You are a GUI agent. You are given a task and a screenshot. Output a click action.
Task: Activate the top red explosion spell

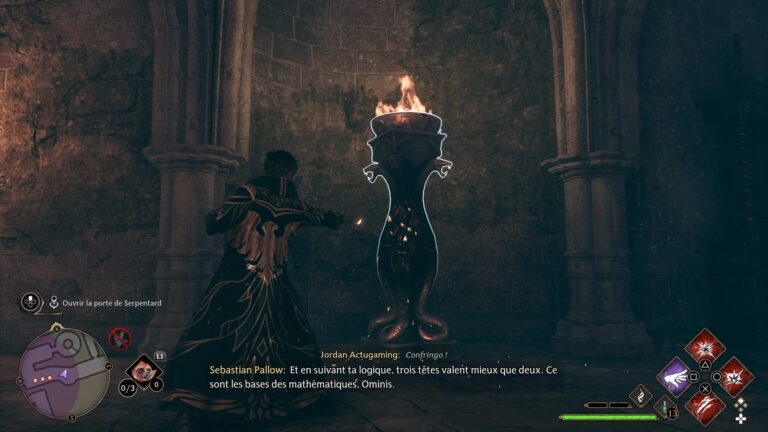(x=705, y=348)
